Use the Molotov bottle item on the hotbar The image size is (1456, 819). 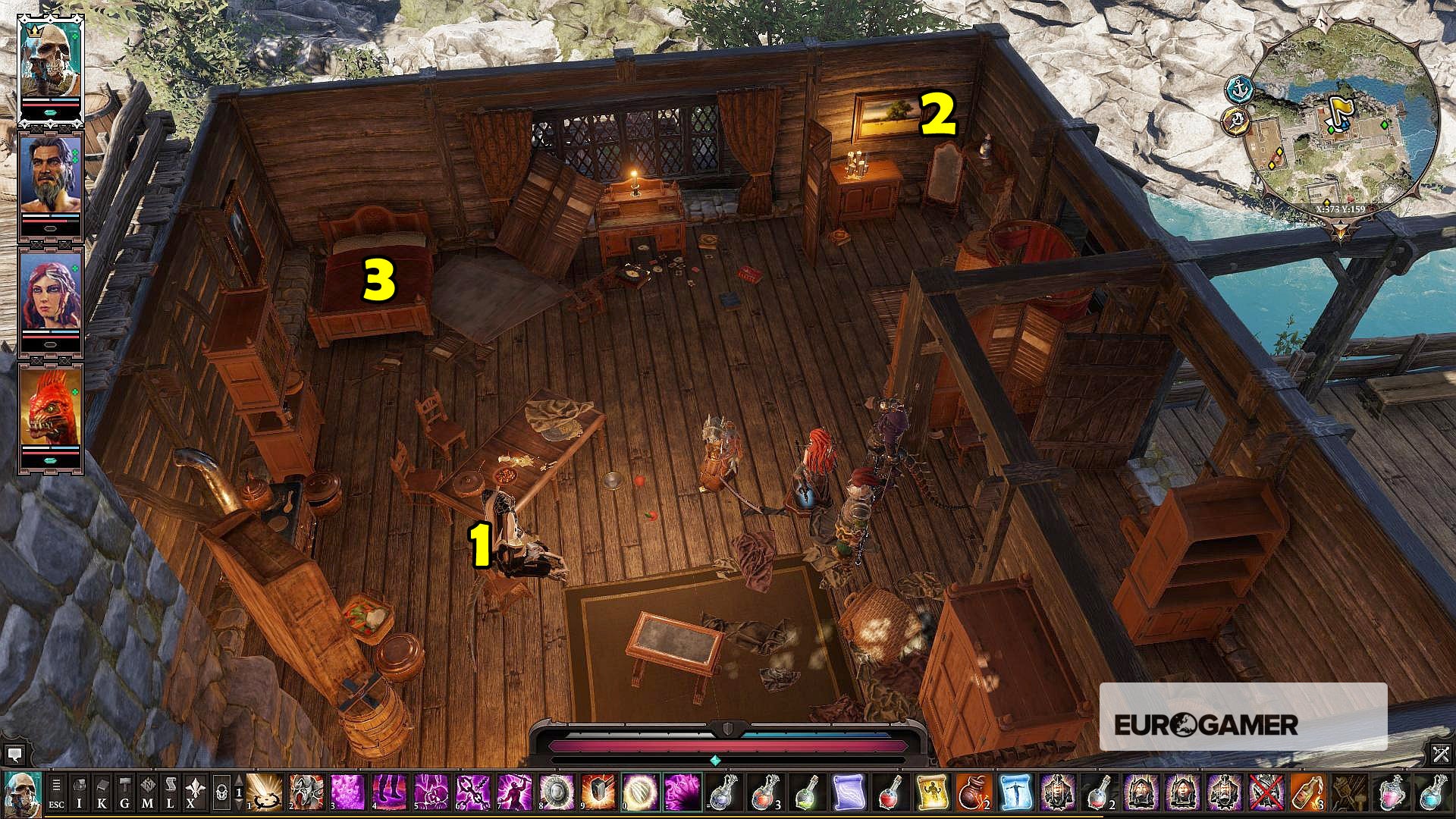tap(1307, 792)
